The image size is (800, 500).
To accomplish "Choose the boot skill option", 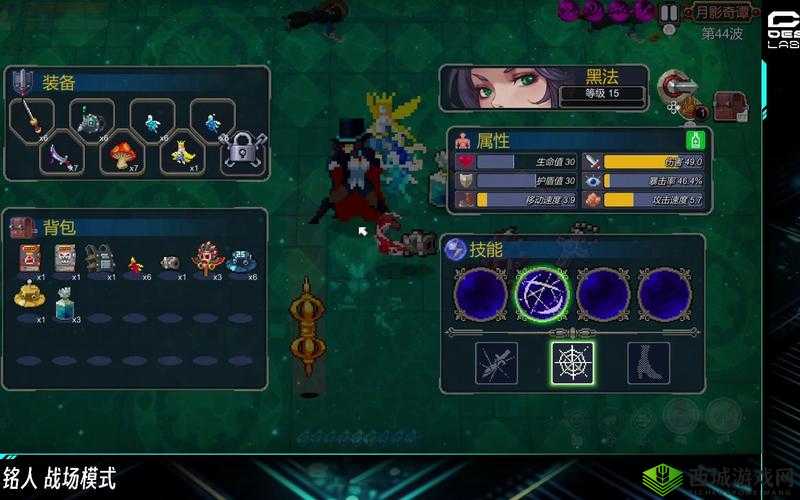I will click(x=648, y=363).
